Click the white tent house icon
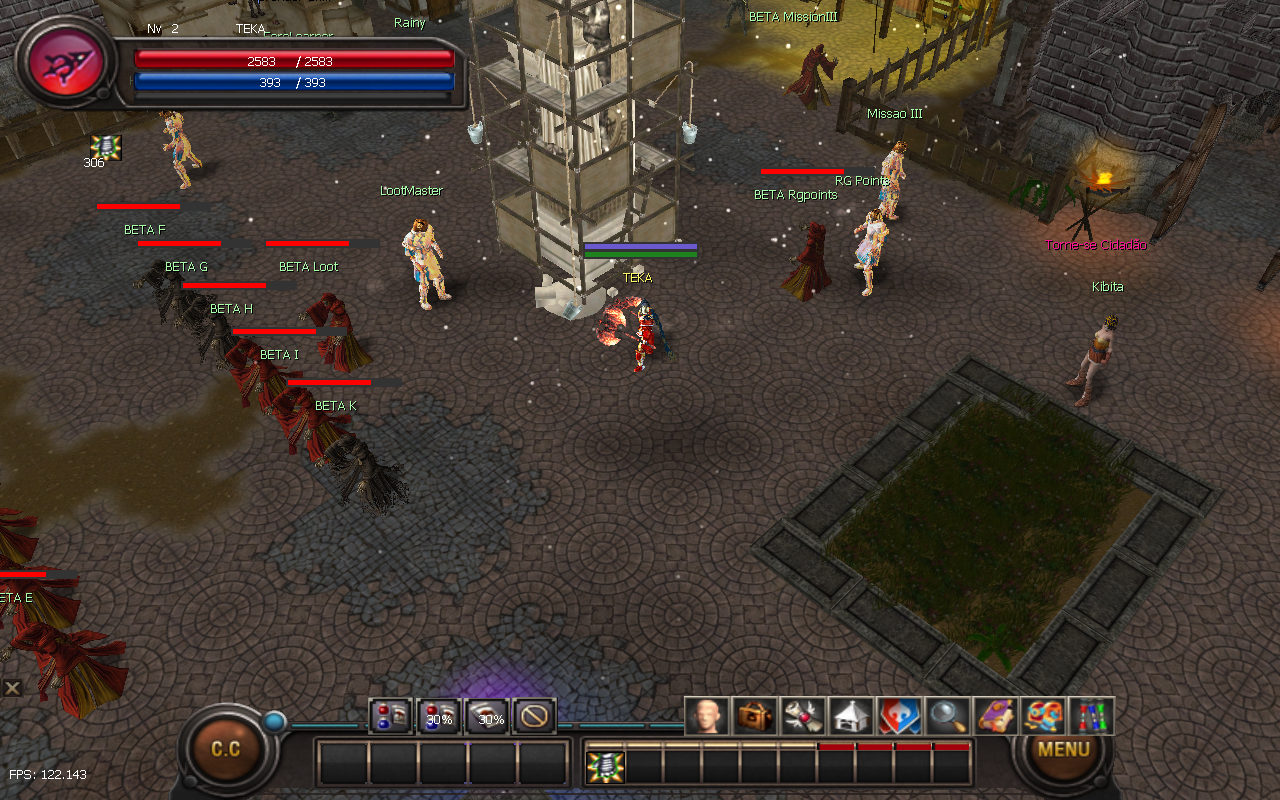This screenshot has width=1280, height=800. point(850,716)
